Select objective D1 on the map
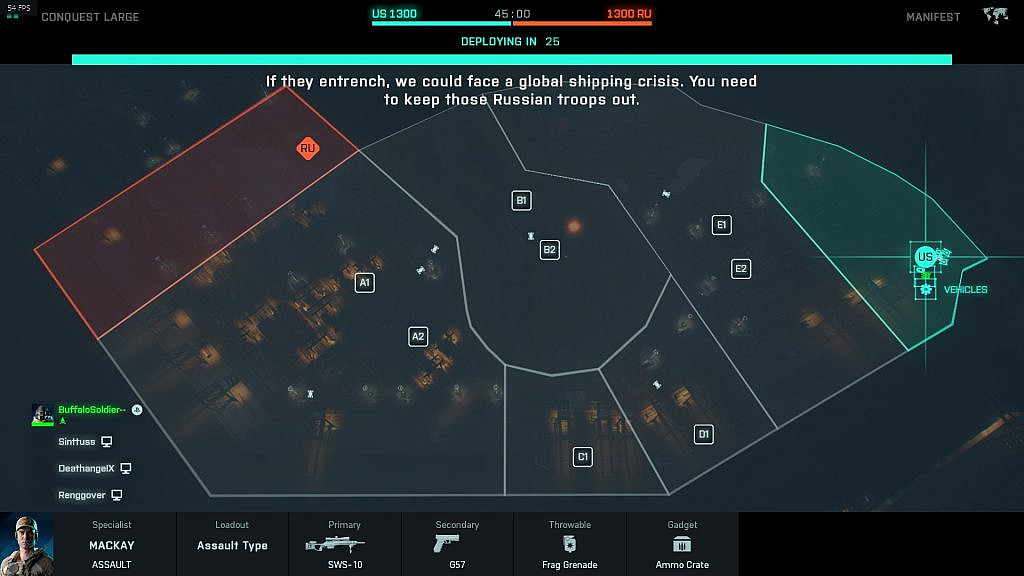The image size is (1024, 576). pyautogui.click(x=704, y=434)
